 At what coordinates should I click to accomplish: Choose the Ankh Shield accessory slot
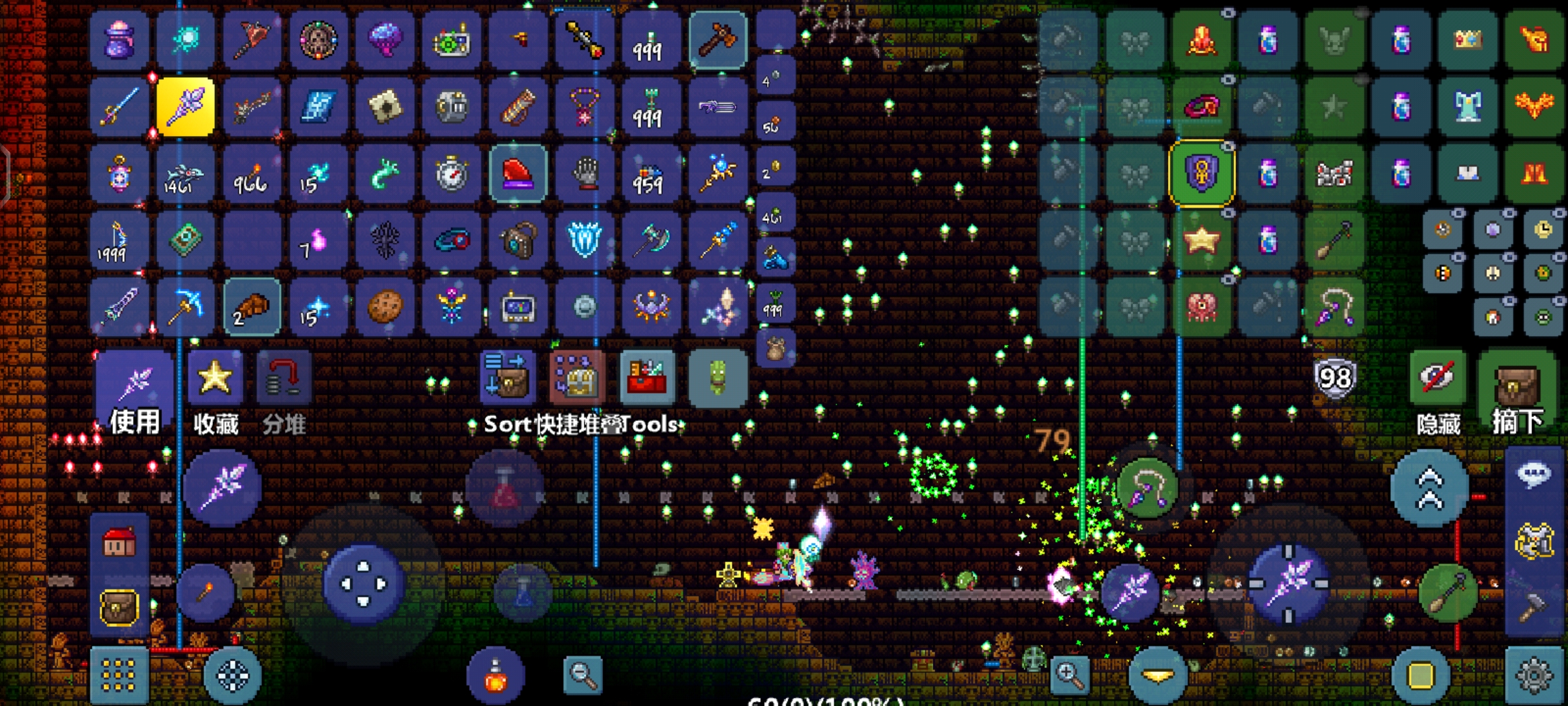point(1201,174)
